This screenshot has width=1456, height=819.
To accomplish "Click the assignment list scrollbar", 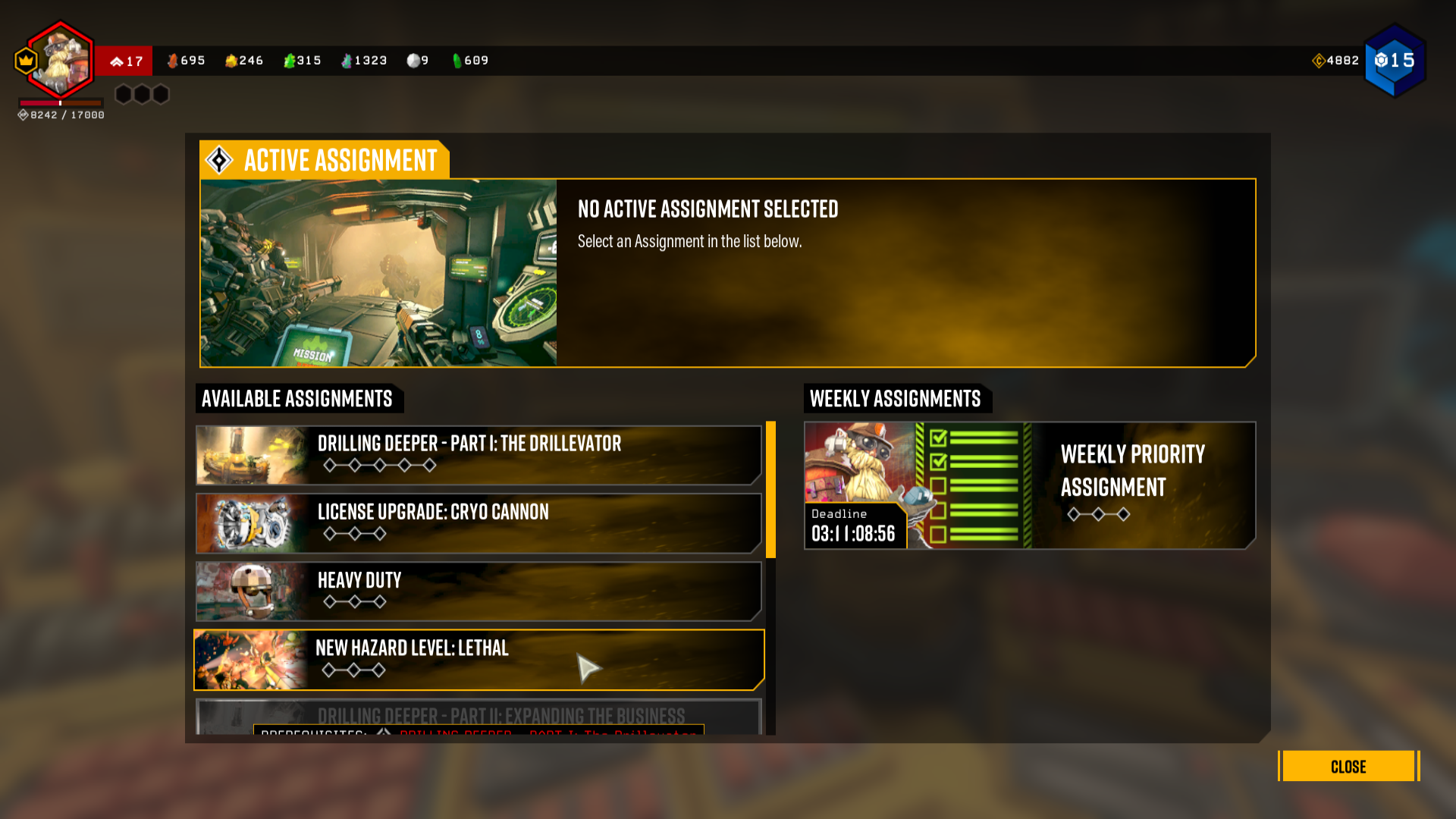I will pyautogui.click(x=770, y=490).
